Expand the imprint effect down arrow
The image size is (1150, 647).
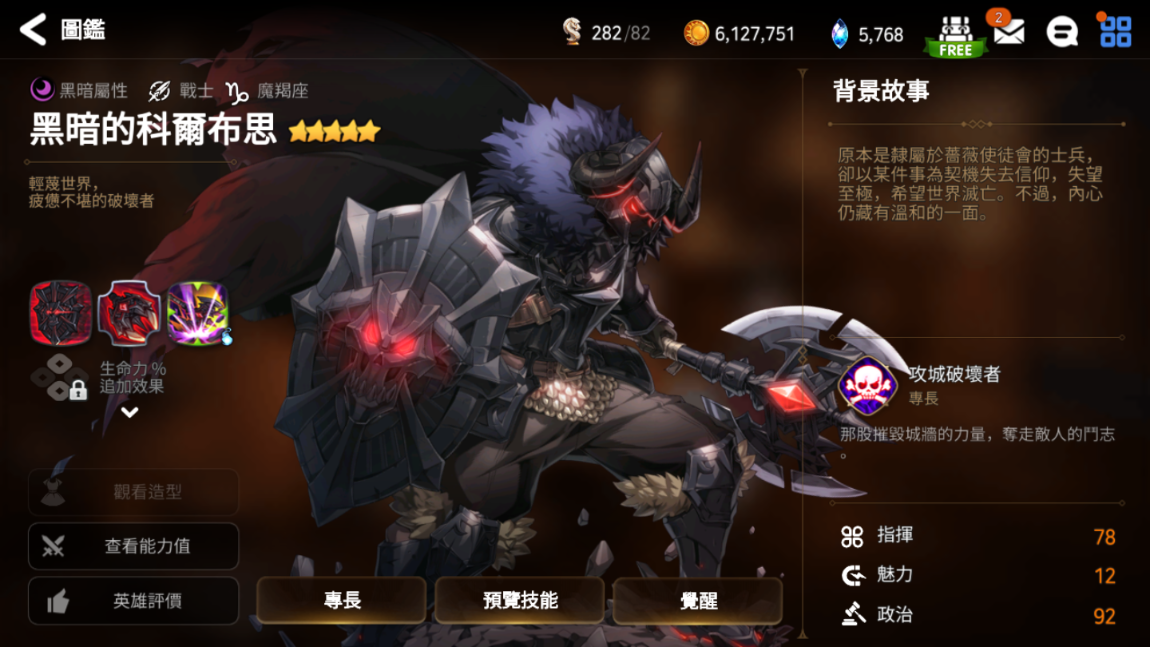(130, 412)
